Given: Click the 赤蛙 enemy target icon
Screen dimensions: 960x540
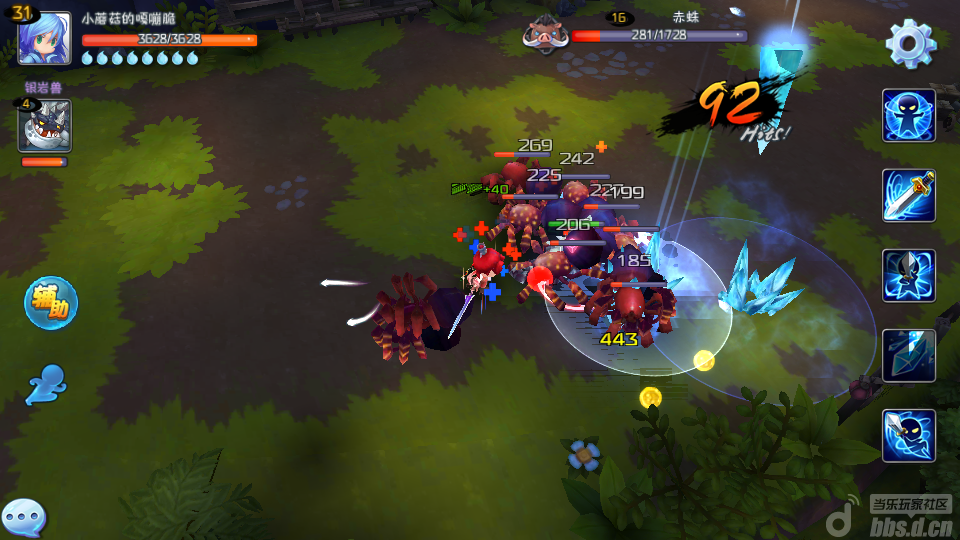Looking at the screenshot, I should 546,35.
